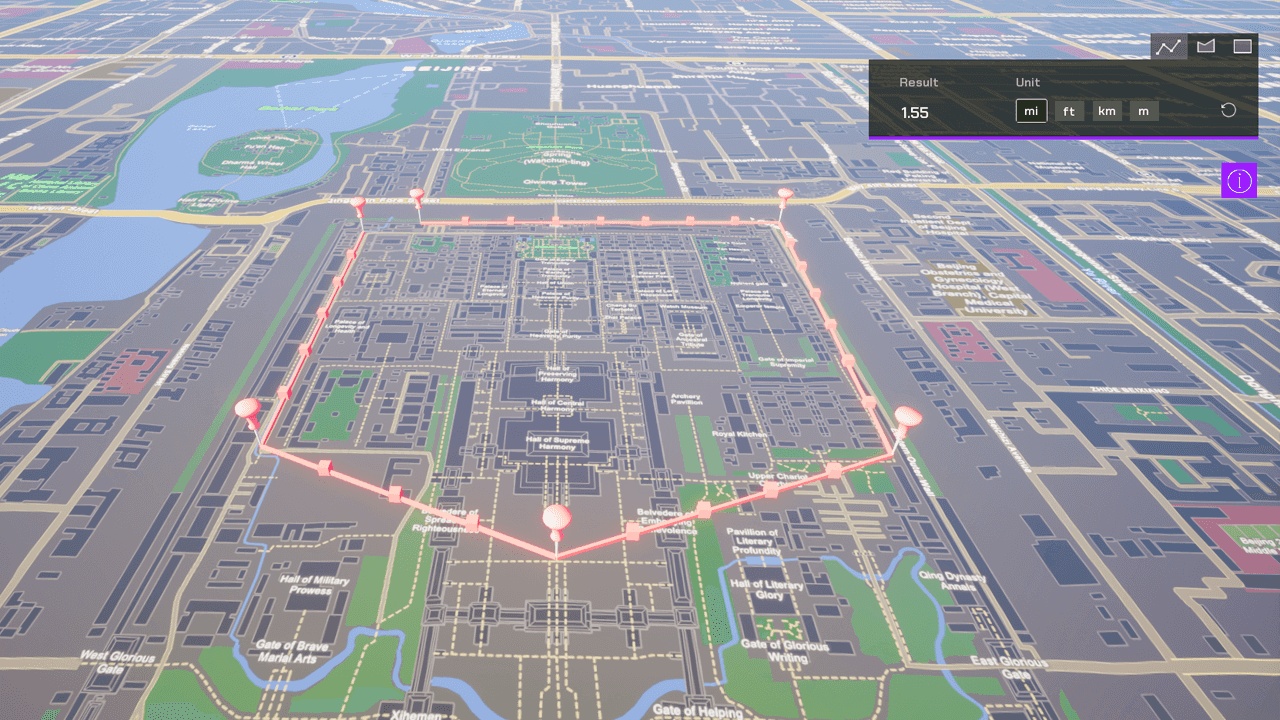Select the polyline distance measurement tool
This screenshot has height=720, width=1280.
click(x=1168, y=46)
